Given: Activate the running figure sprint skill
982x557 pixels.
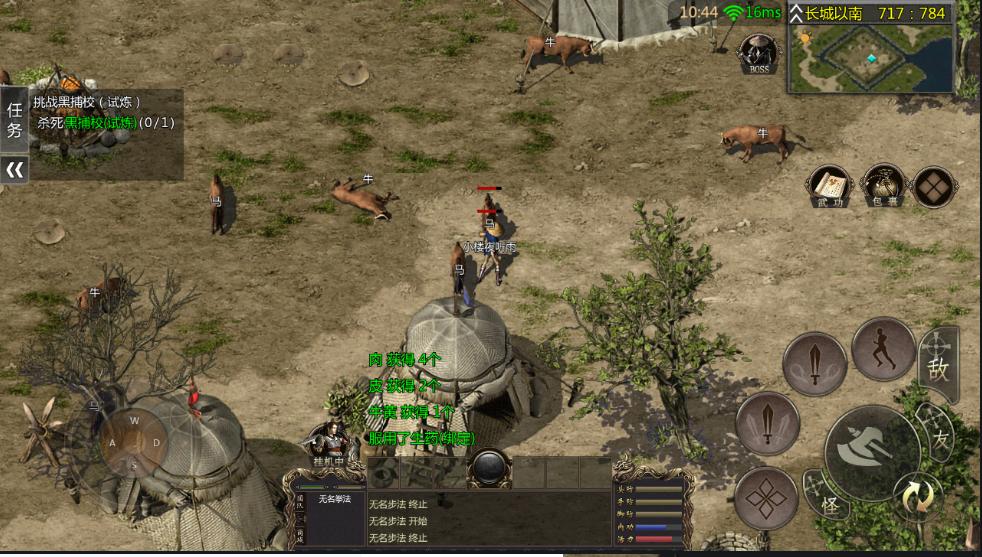Looking at the screenshot, I should (883, 349).
